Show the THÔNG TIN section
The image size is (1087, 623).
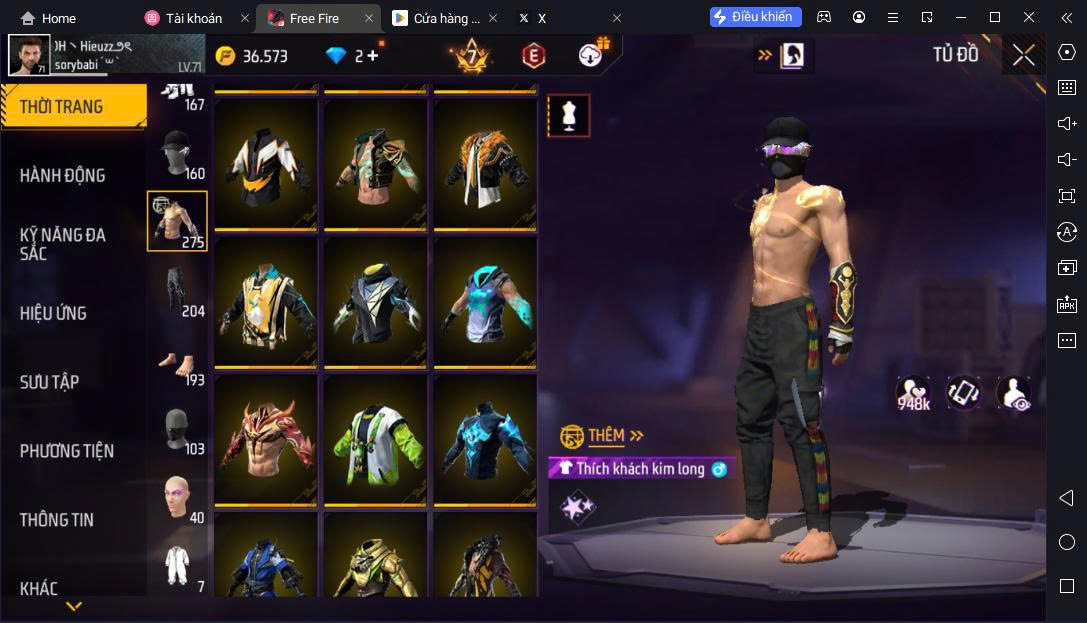click(x=57, y=520)
